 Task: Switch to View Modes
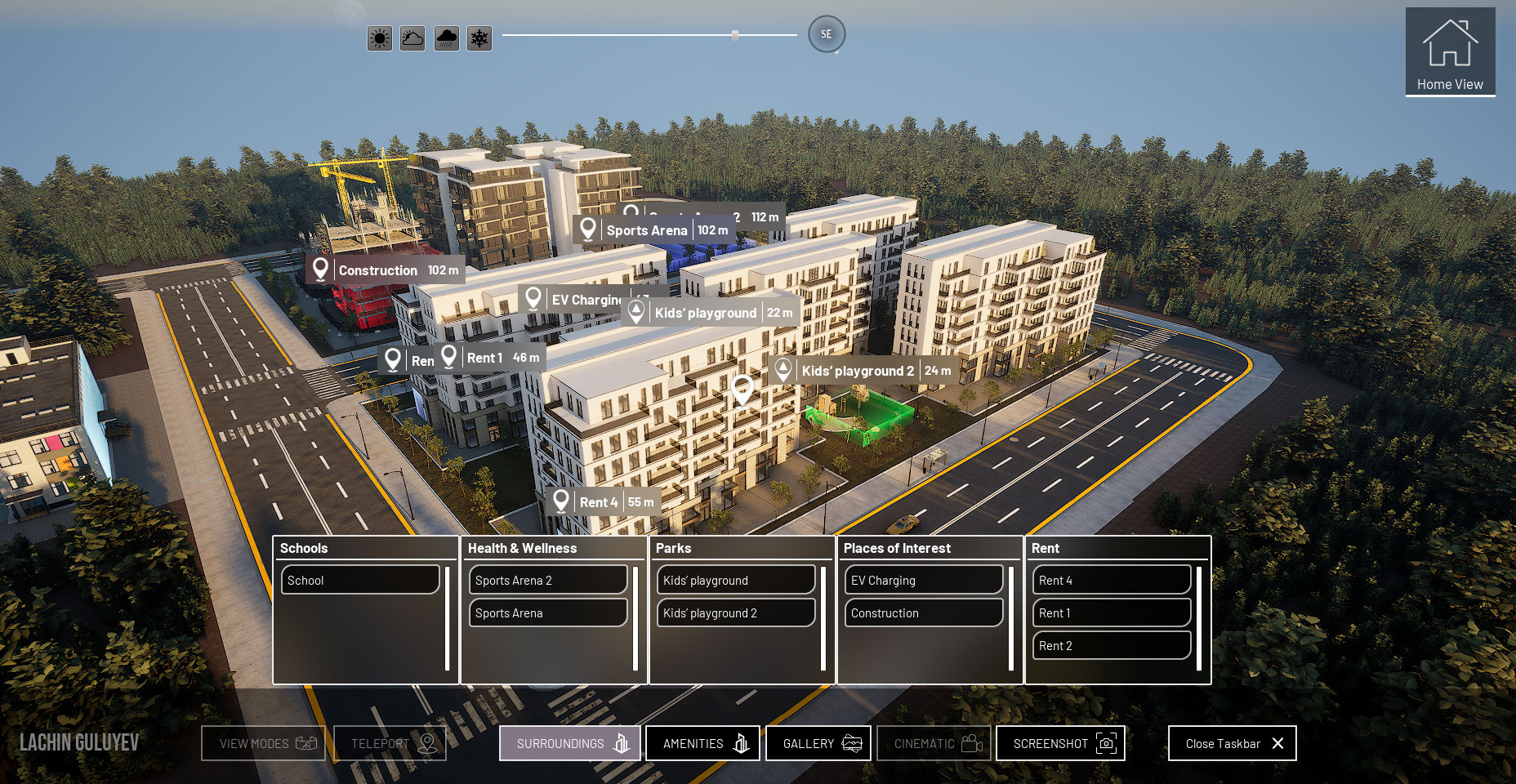click(x=262, y=743)
